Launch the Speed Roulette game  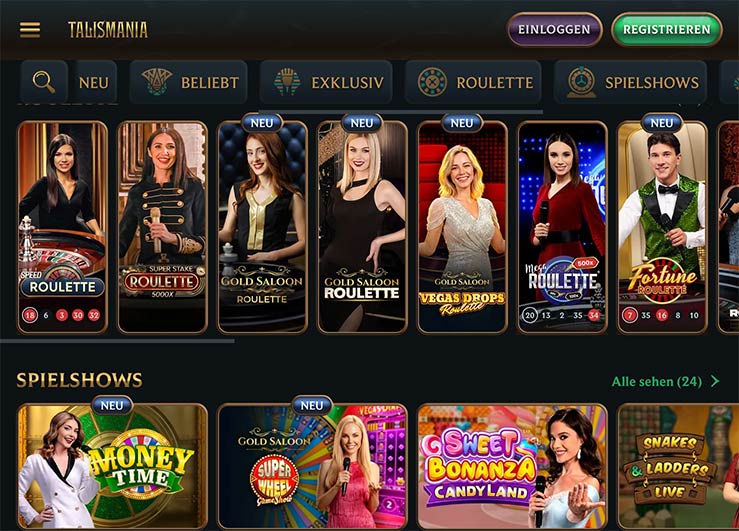coord(62,227)
